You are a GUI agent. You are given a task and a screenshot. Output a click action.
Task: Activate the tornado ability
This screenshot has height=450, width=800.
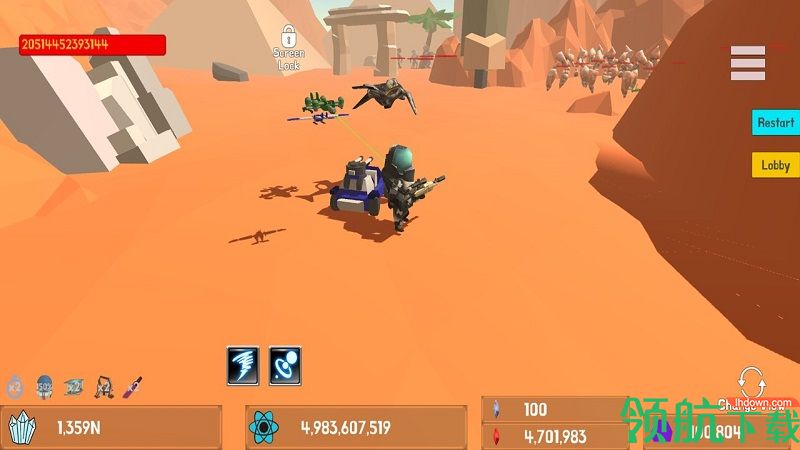tap(243, 365)
